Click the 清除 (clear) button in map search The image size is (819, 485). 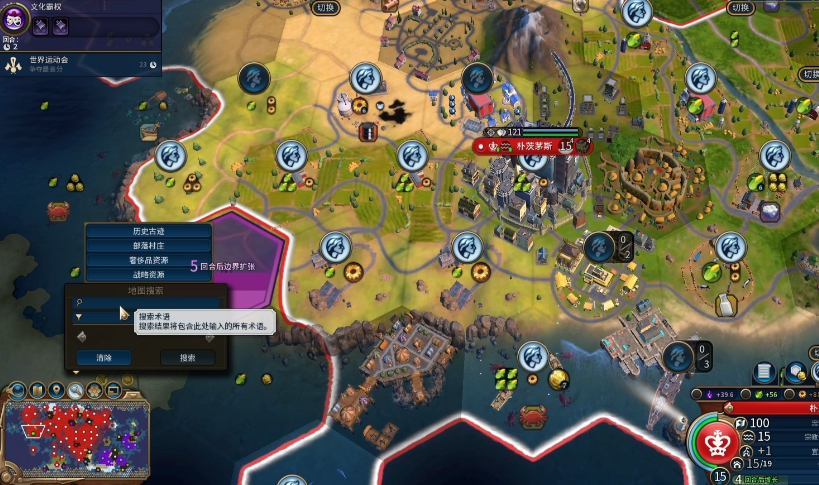point(104,357)
